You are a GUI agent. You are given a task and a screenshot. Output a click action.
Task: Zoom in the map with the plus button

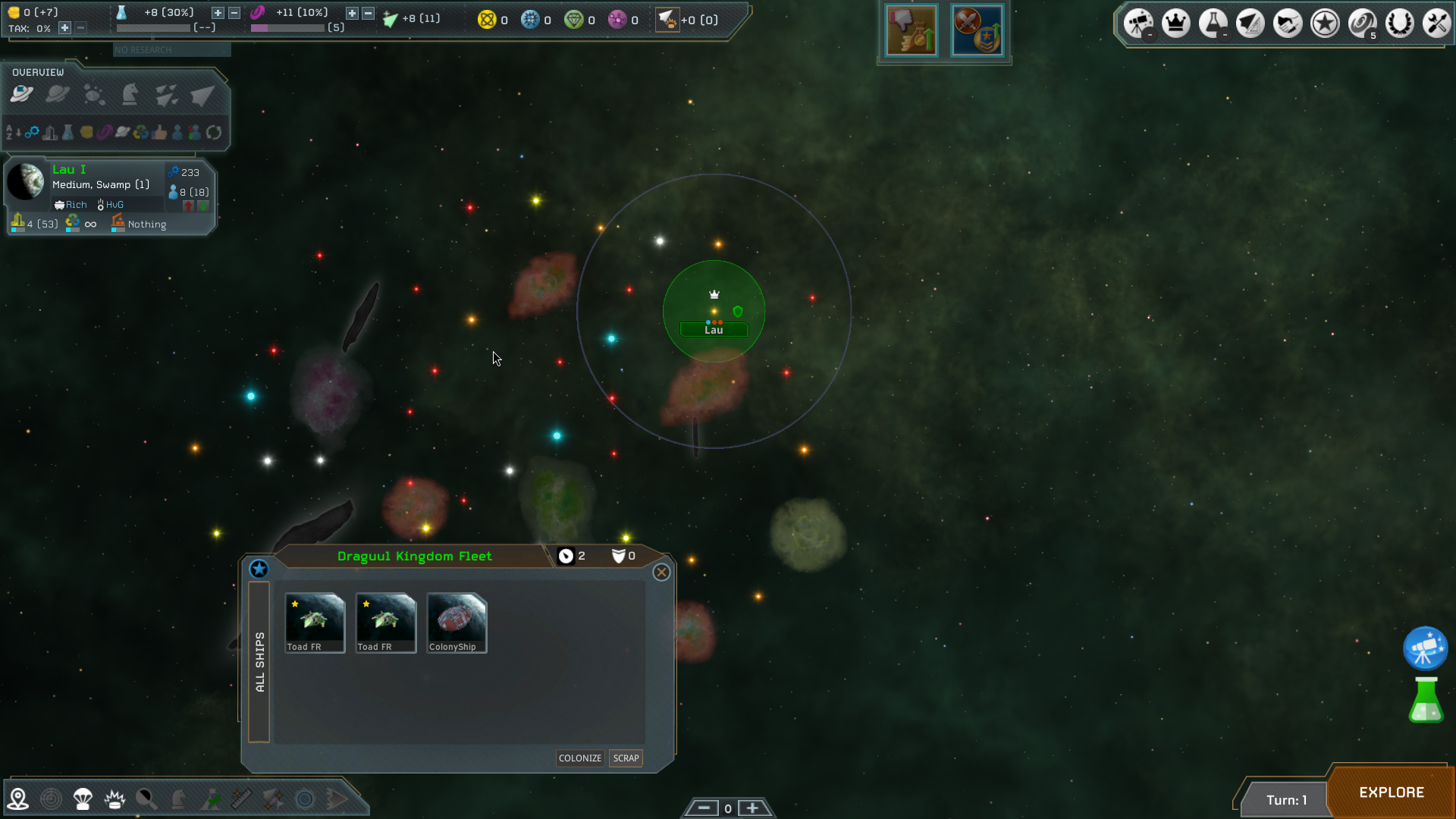[x=752, y=808]
